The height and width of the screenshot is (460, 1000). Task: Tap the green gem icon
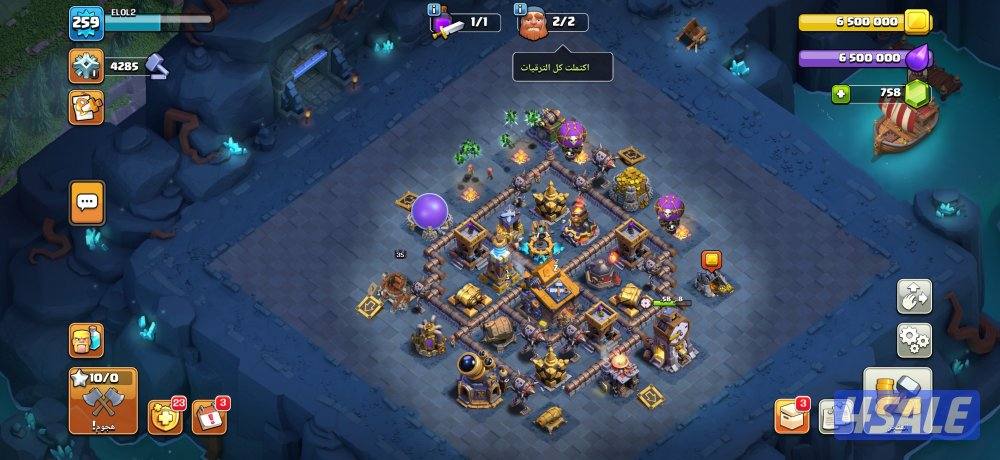tap(917, 94)
